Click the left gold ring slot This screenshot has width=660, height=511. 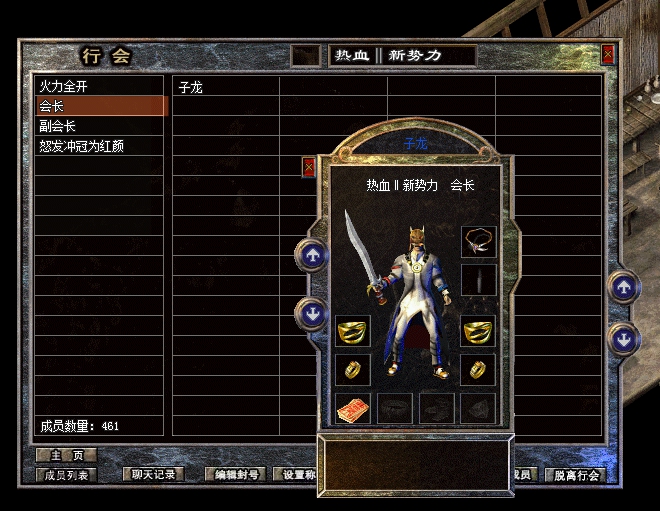pos(352,369)
